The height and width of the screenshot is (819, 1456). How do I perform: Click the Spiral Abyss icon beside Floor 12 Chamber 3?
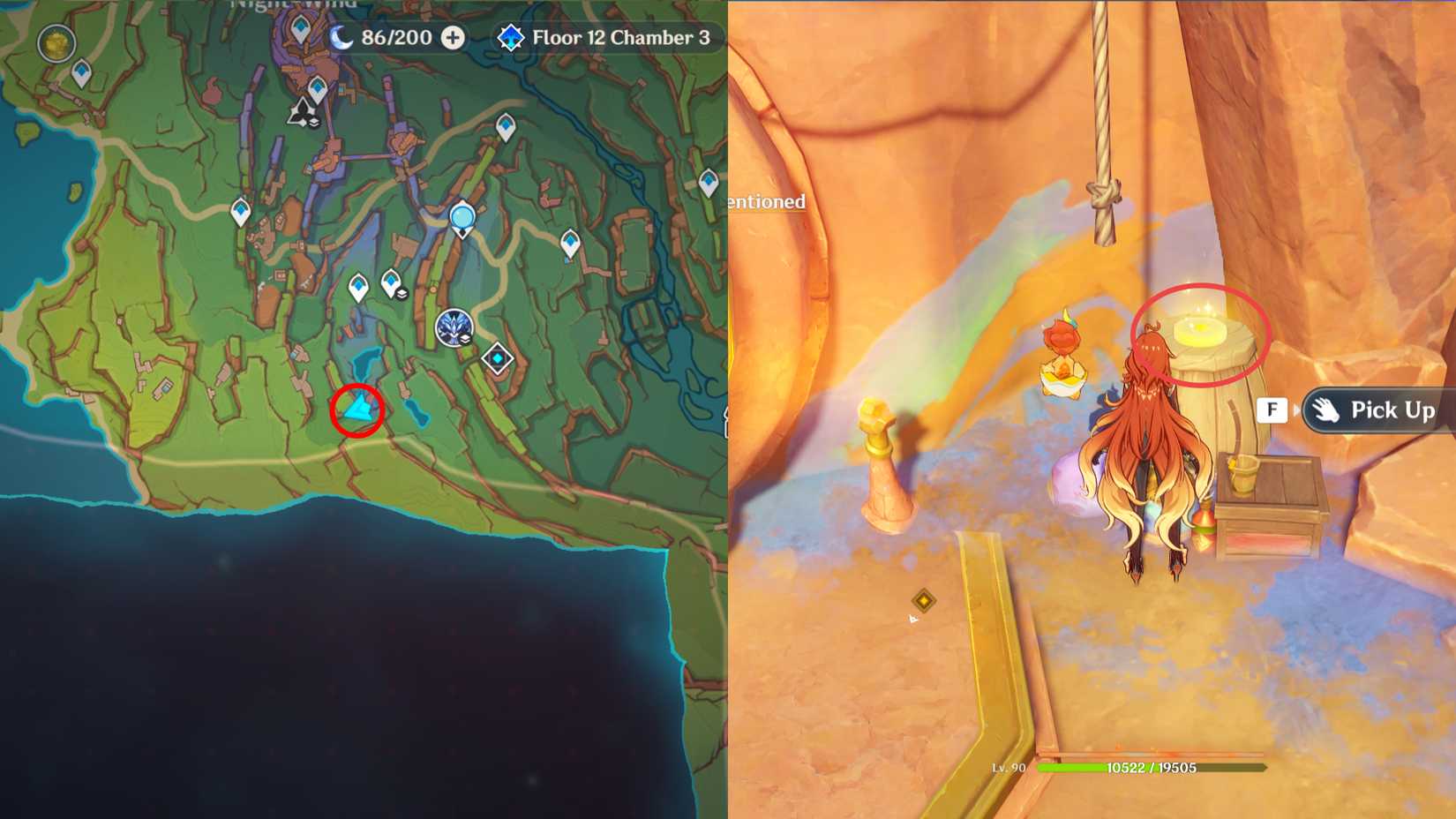pyautogui.click(x=510, y=38)
